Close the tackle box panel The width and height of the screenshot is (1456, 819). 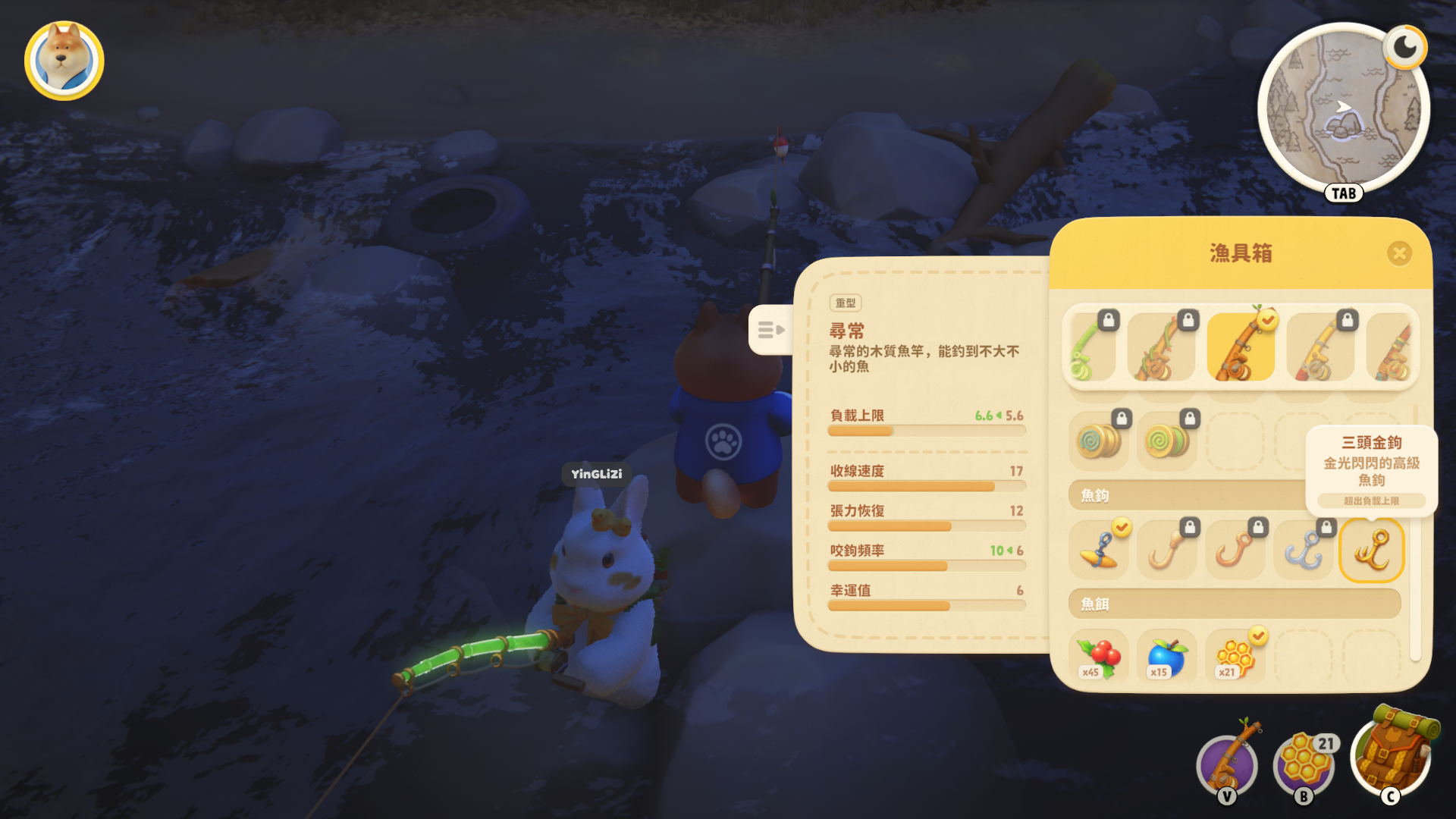pyautogui.click(x=1399, y=253)
